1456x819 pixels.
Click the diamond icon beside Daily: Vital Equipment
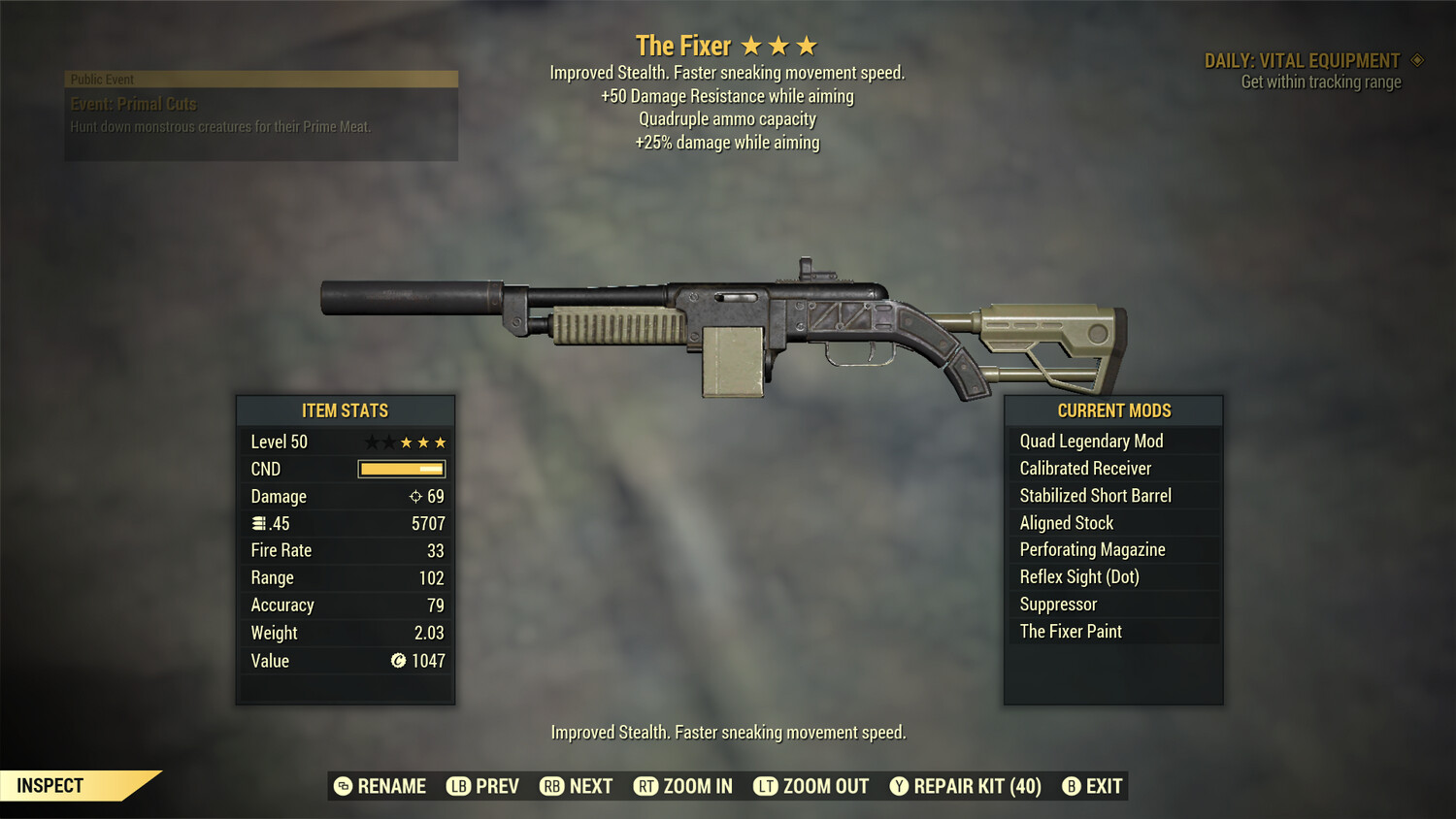[1415, 59]
